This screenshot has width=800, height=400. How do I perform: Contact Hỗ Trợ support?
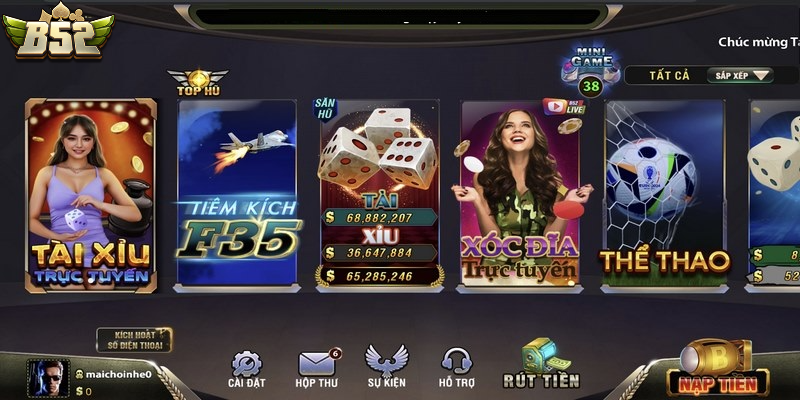pos(456,368)
